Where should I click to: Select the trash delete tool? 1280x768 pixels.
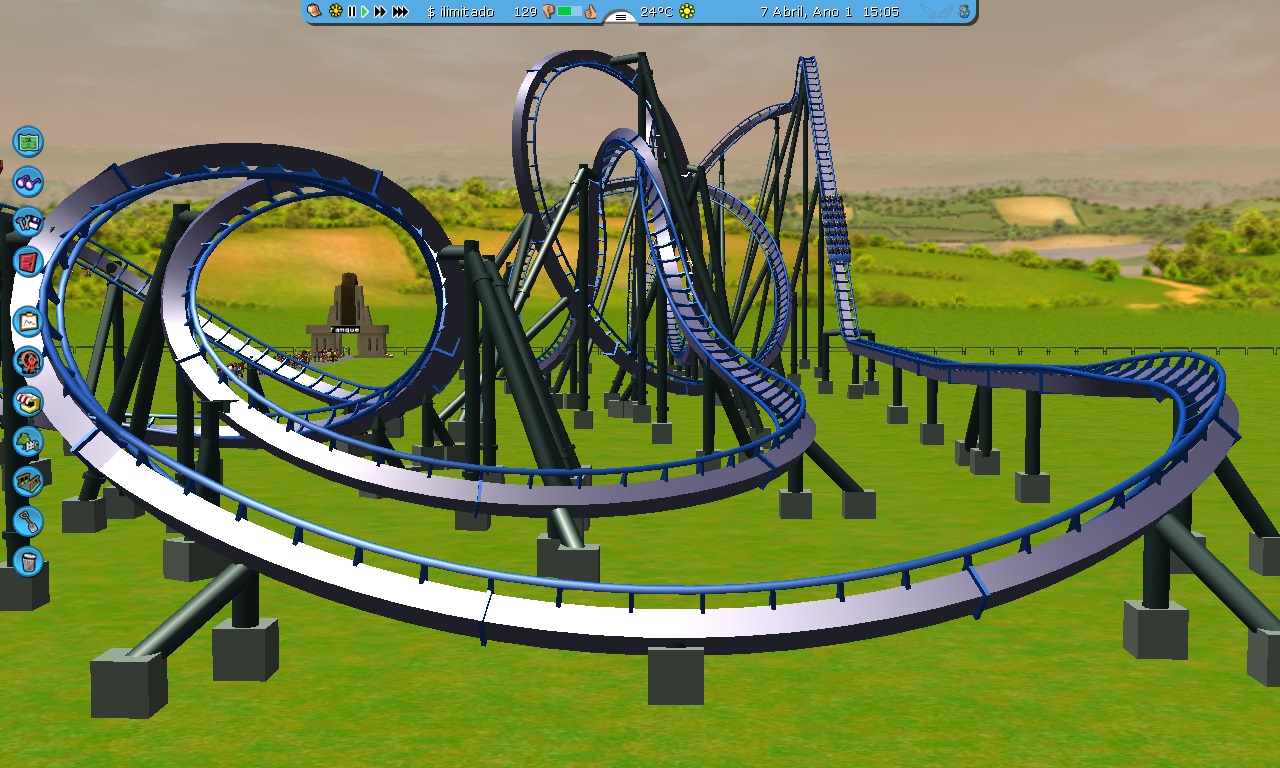[x=27, y=561]
